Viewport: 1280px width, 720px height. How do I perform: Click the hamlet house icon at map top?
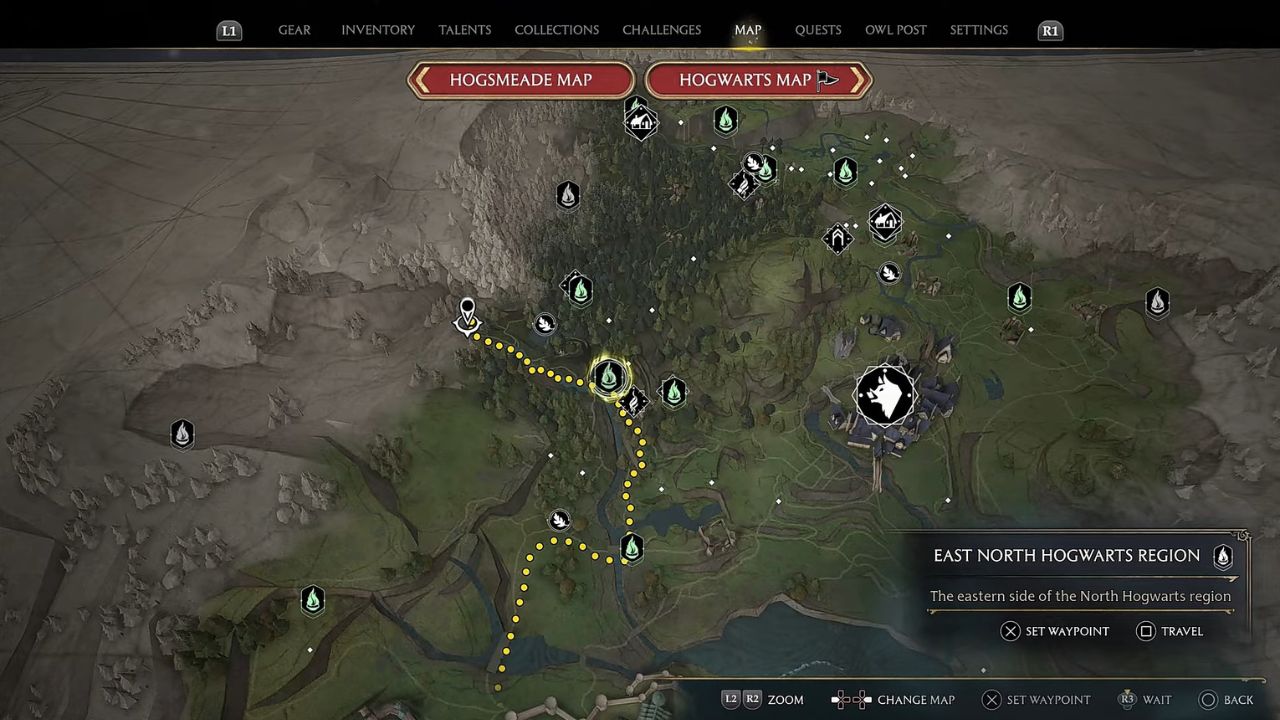point(640,120)
